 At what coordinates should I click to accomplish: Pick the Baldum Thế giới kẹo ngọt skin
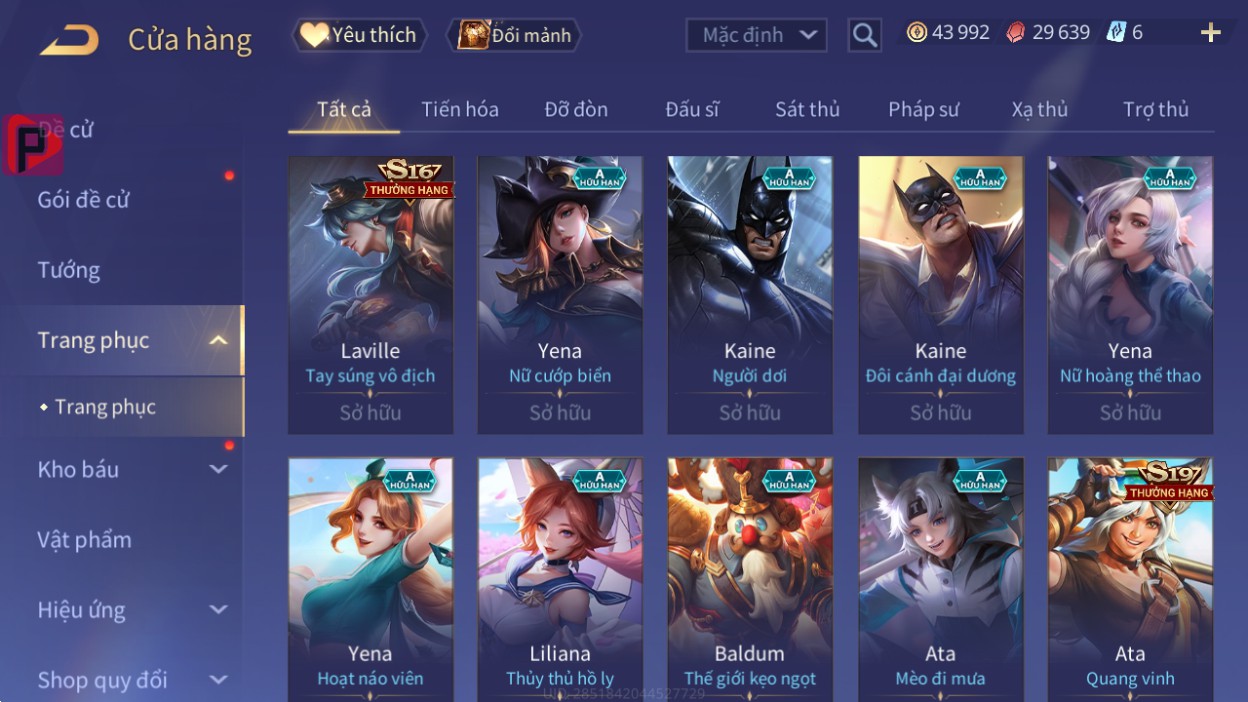tap(750, 580)
